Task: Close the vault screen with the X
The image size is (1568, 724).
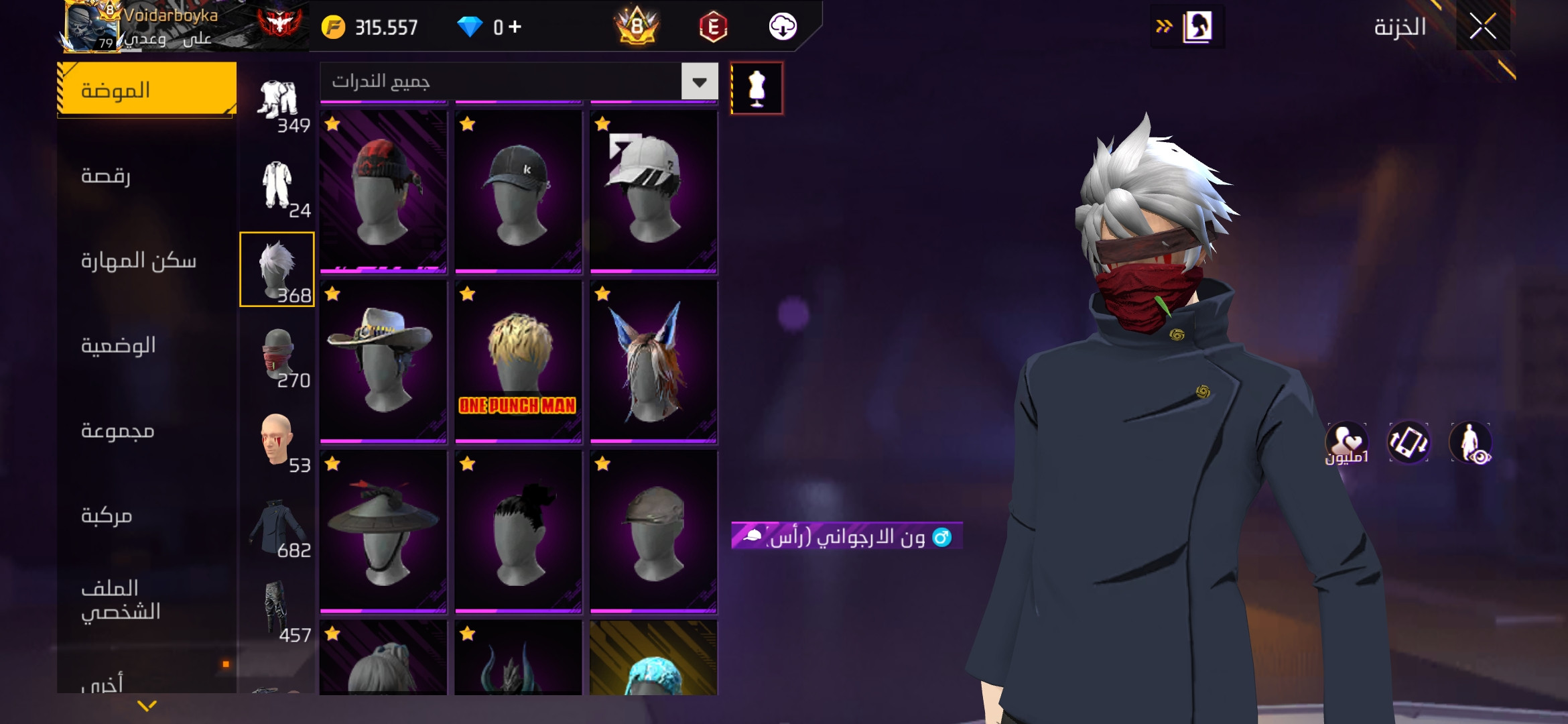Action: (1482, 27)
